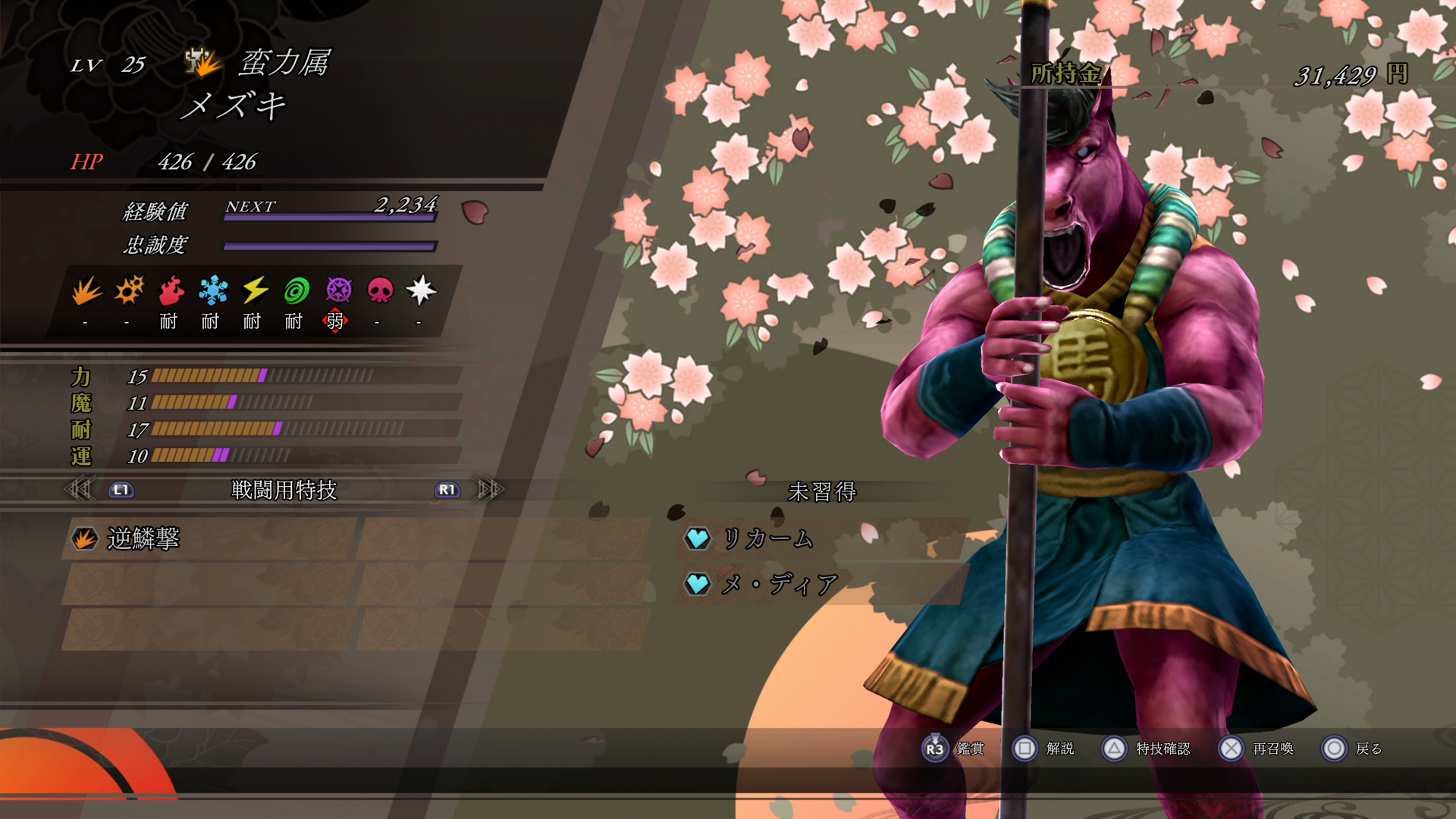Choose 解説 for the explanation
Viewport: 1456px width, 819px height.
1043,748
